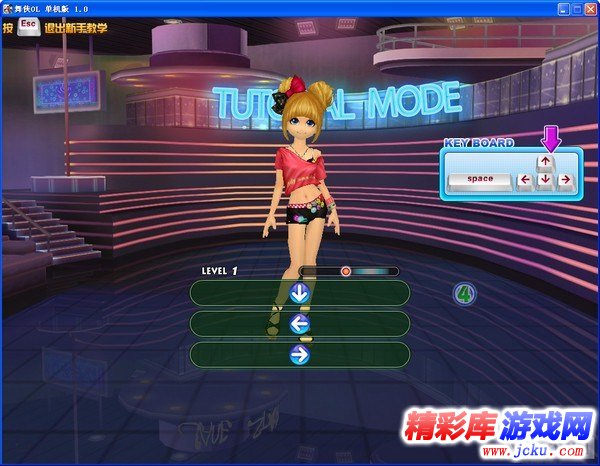Viewport: 600px width, 466px height.
Task: Click the blue right arrow dance note
Action: 299,354
